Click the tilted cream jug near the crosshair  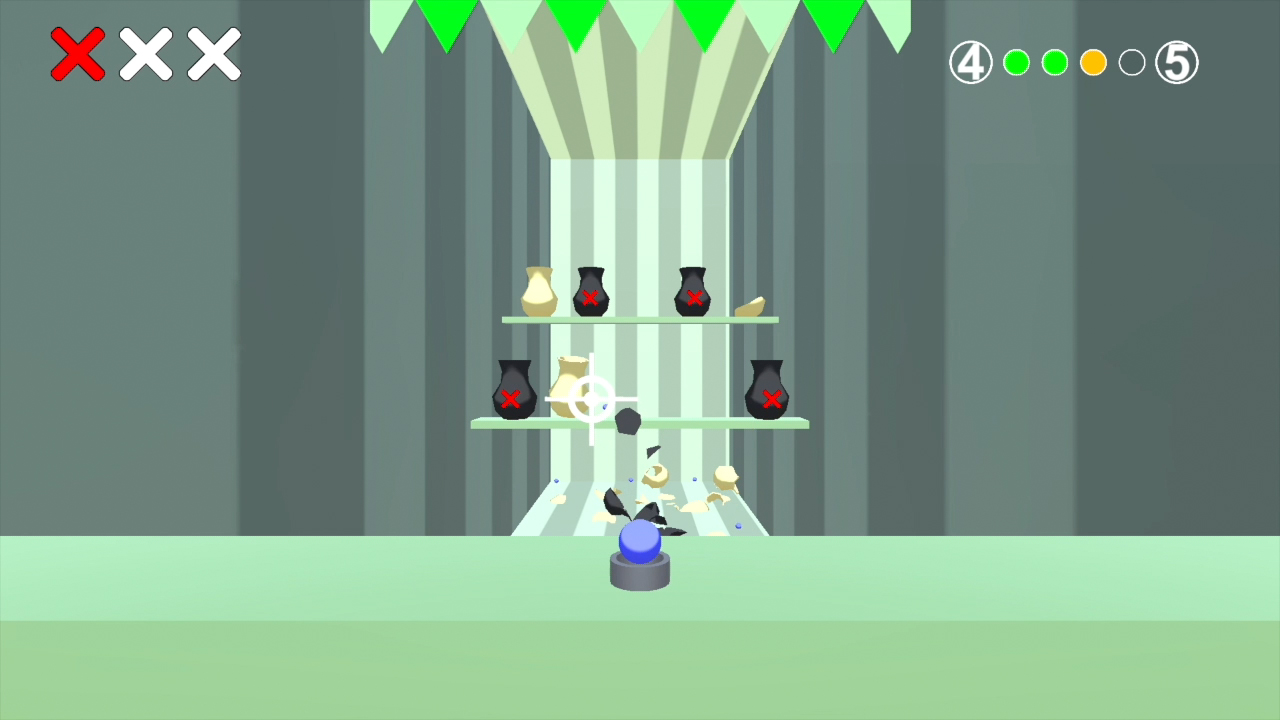click(569, 388)
